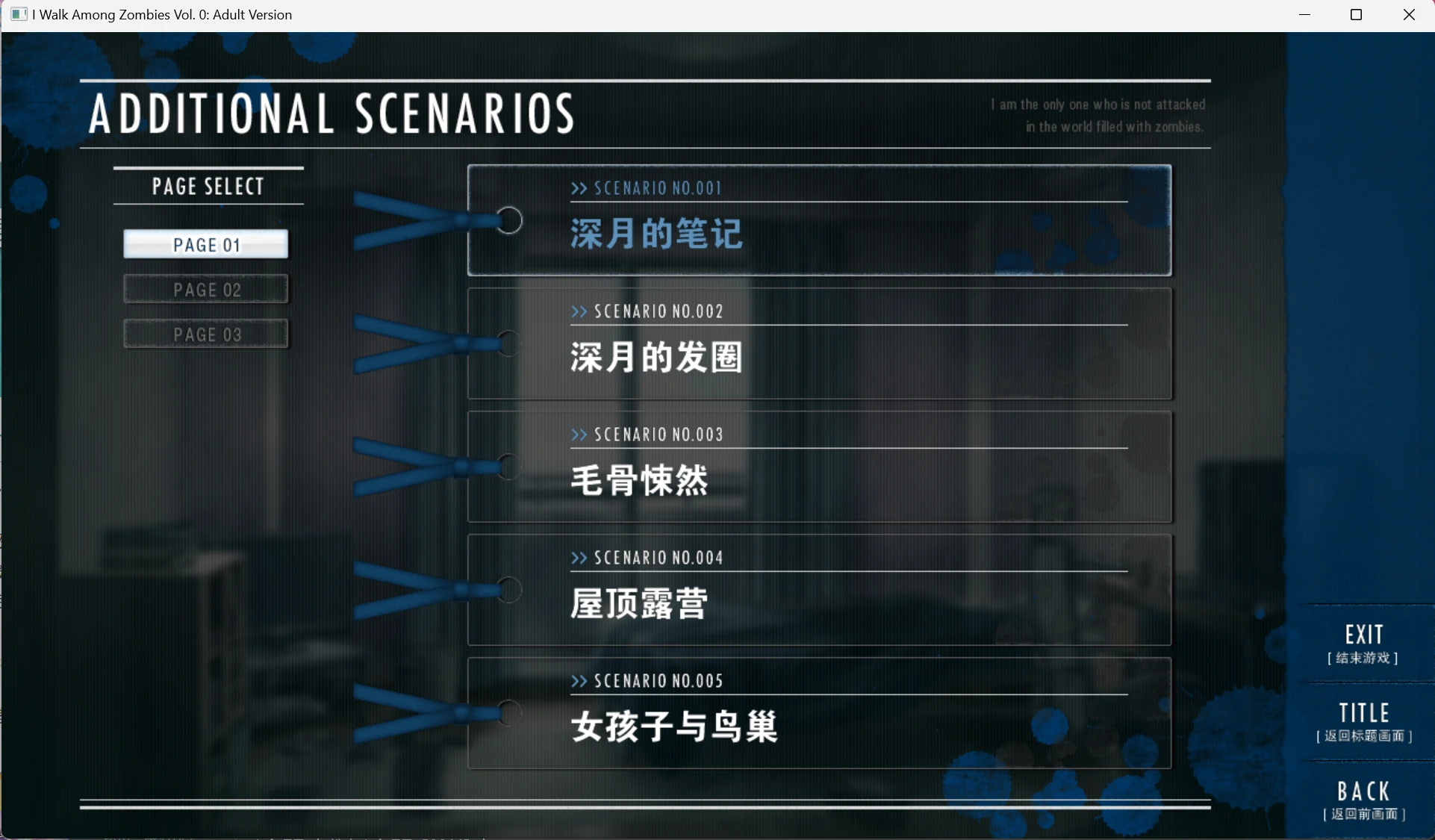This screenshot has width=1435, height=840.
Task: Switch to PAGE 03
Action: (x=206, y=334)
